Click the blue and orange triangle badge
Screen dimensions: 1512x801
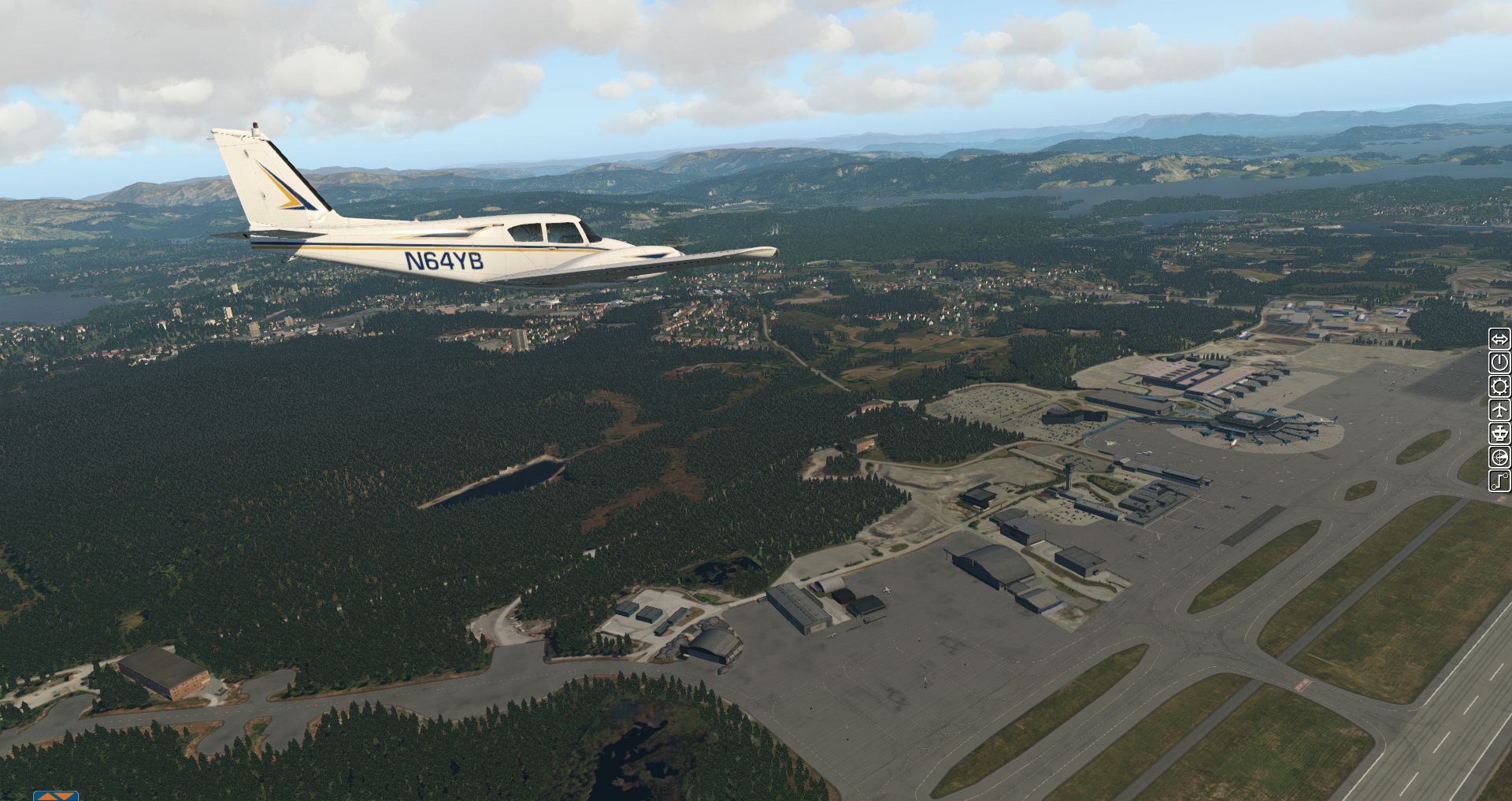point(55,795)
